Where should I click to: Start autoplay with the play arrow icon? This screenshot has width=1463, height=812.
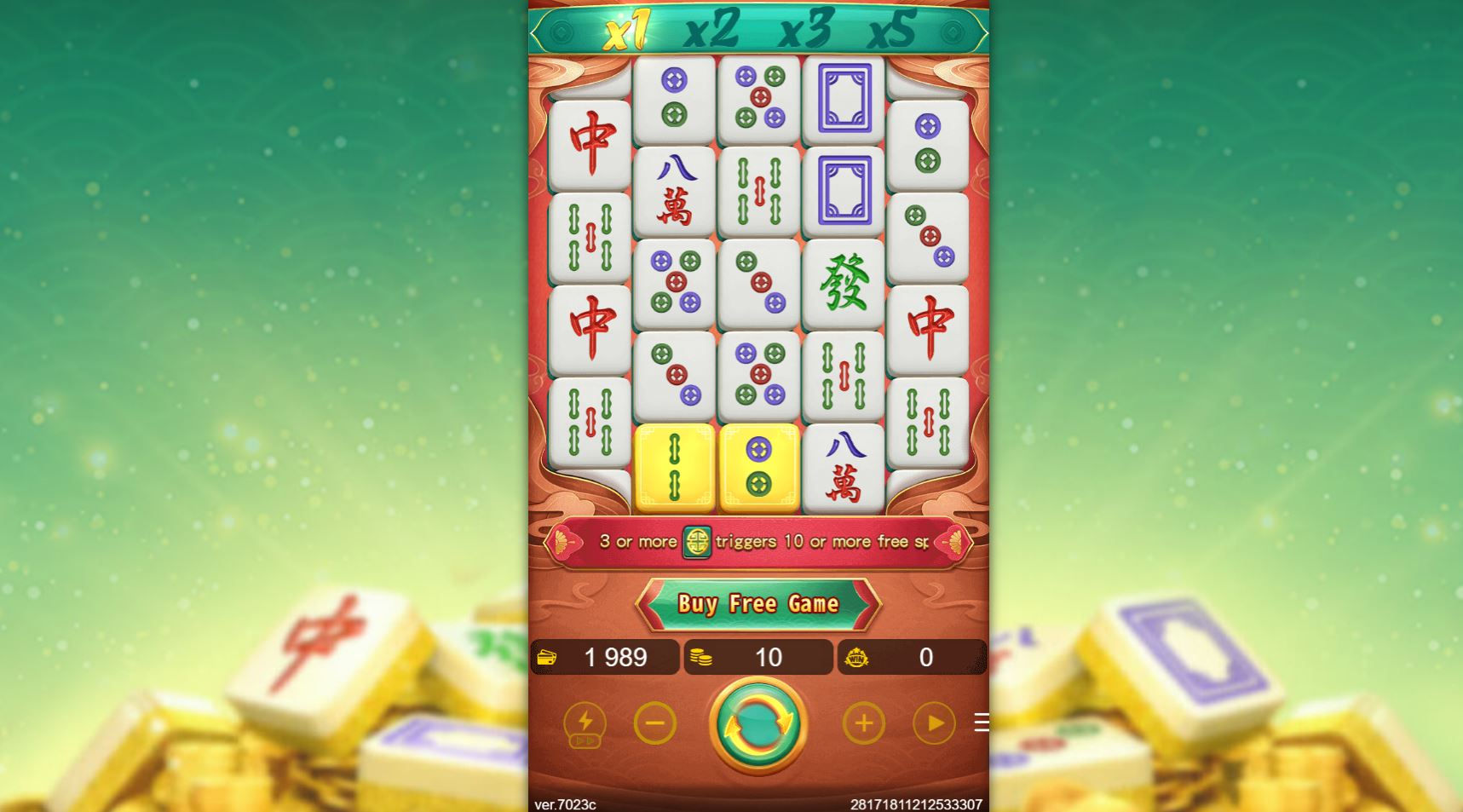(x=934, y=723)
